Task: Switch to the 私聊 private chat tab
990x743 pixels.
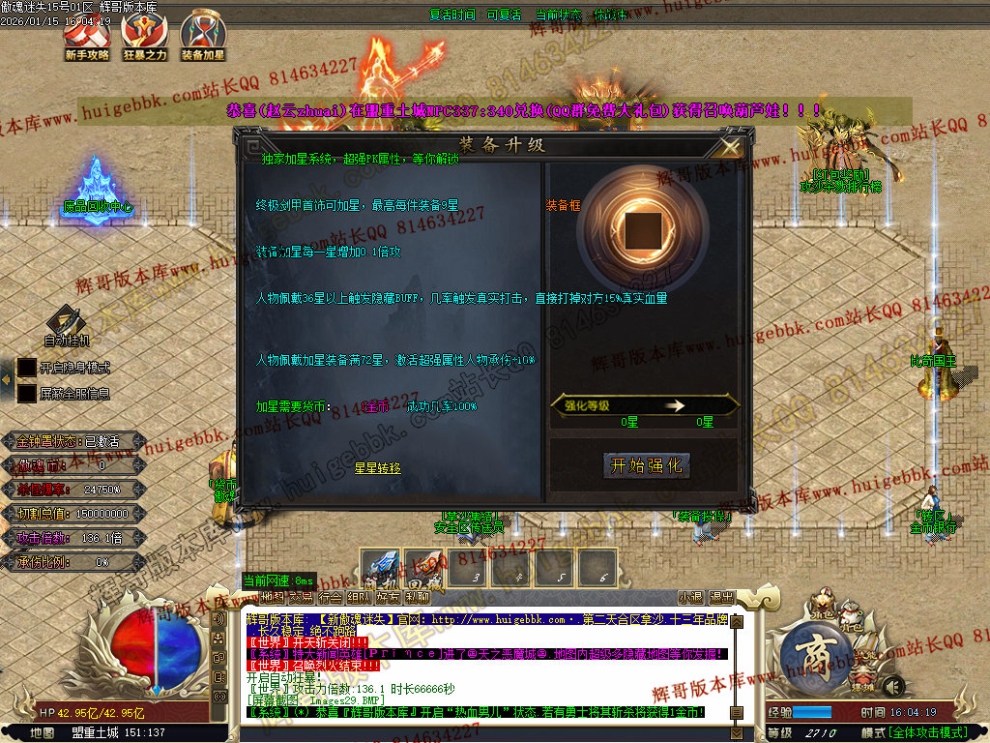Action: 417,597
